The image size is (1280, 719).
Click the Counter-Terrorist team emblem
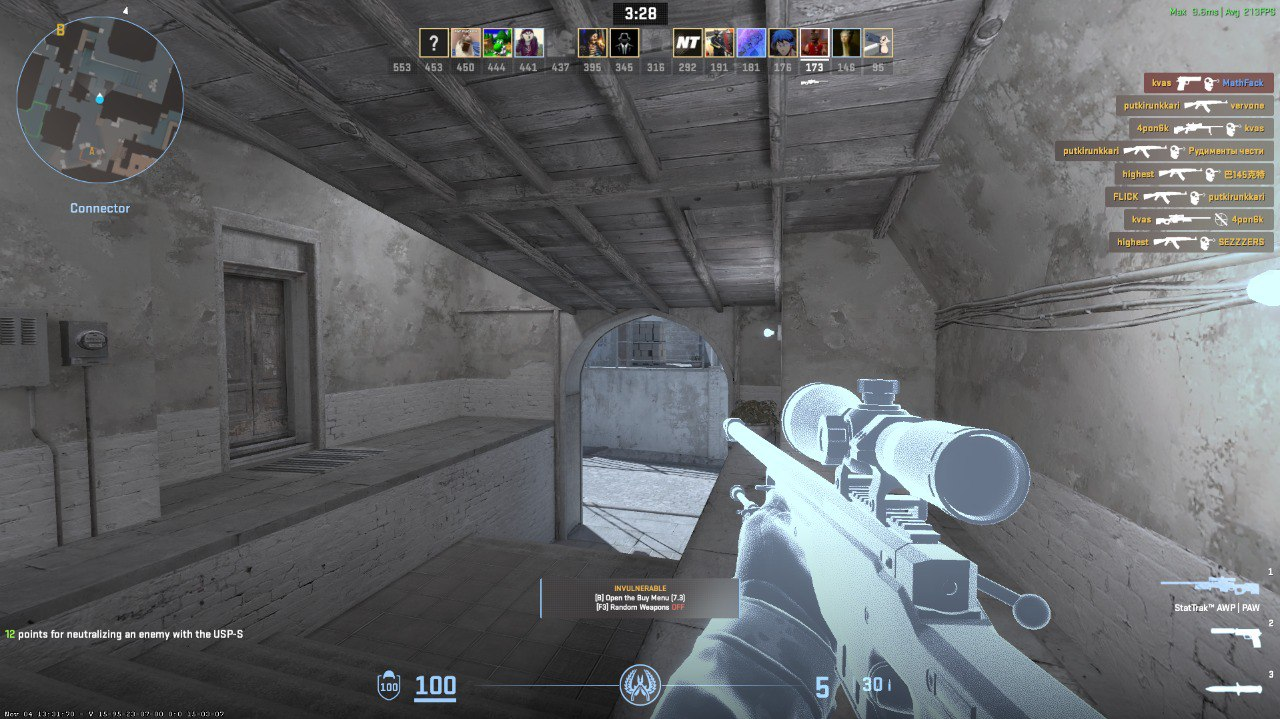[639, 684]
